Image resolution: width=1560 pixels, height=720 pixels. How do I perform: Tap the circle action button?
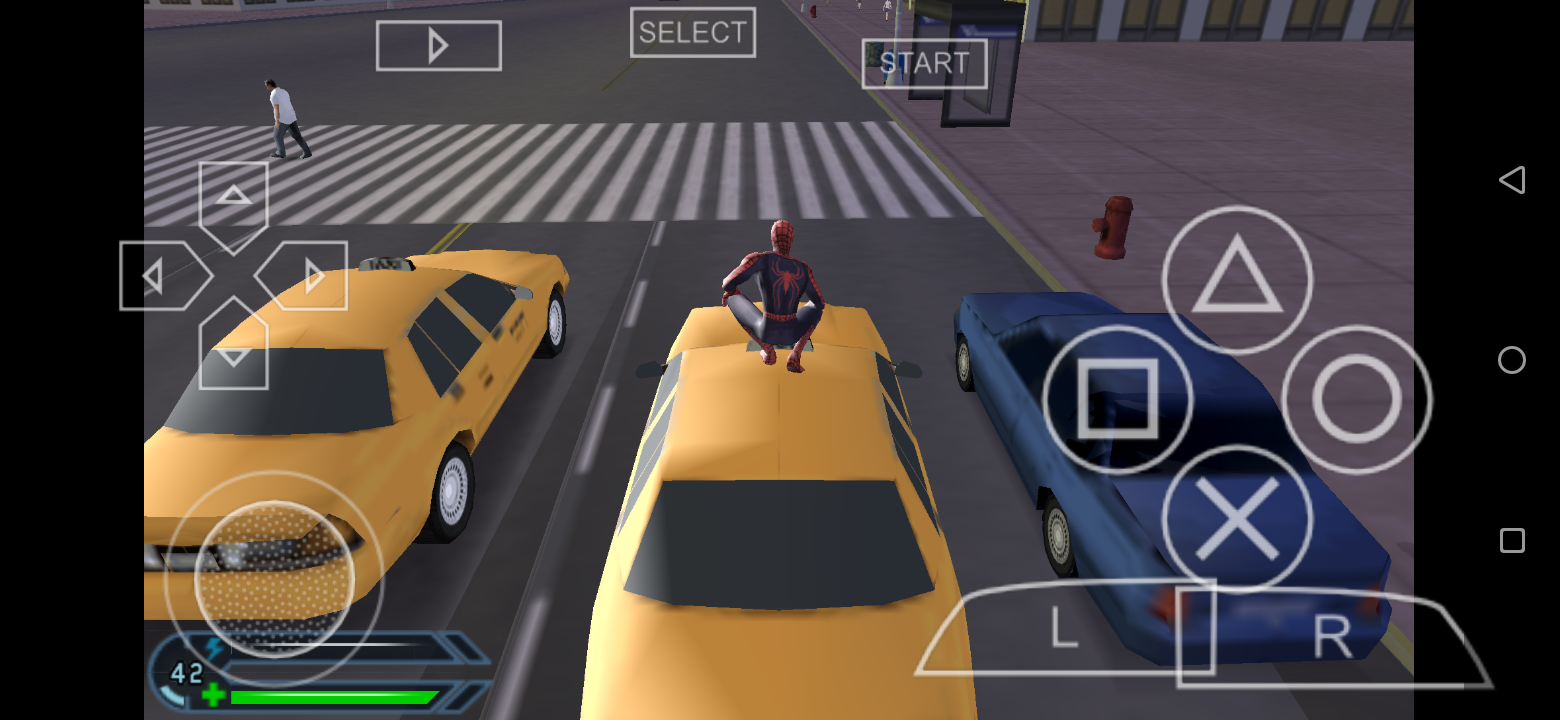point(1356,399)
